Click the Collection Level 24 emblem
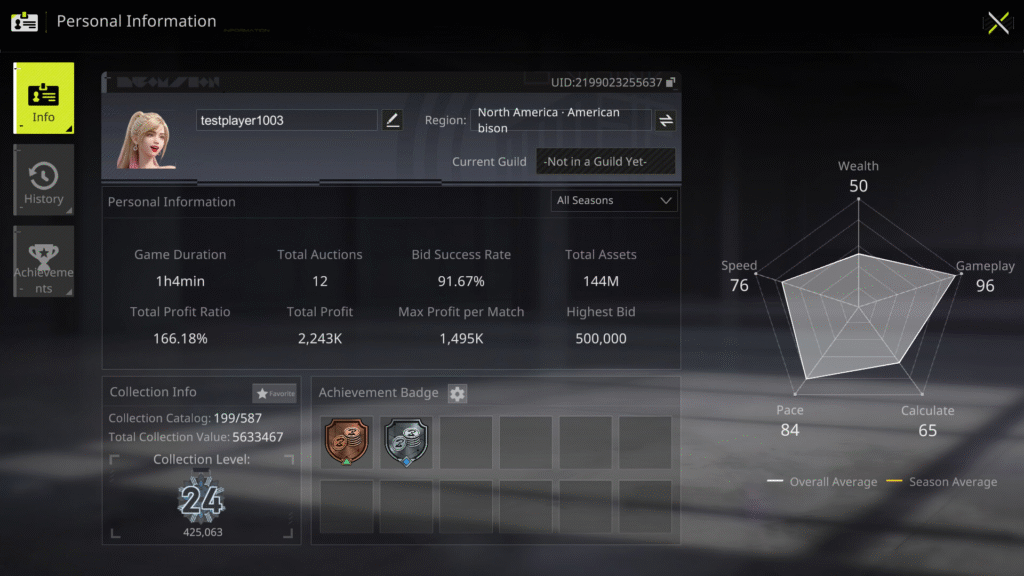Image resolution: width=1024 pixels, height=576 pixels. 201,500
